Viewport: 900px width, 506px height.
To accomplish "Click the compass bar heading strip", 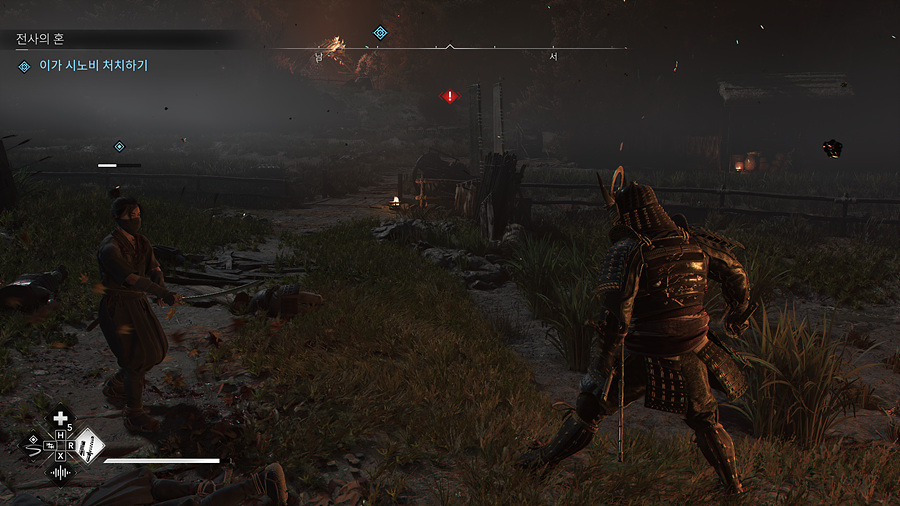I will (450, 48).
